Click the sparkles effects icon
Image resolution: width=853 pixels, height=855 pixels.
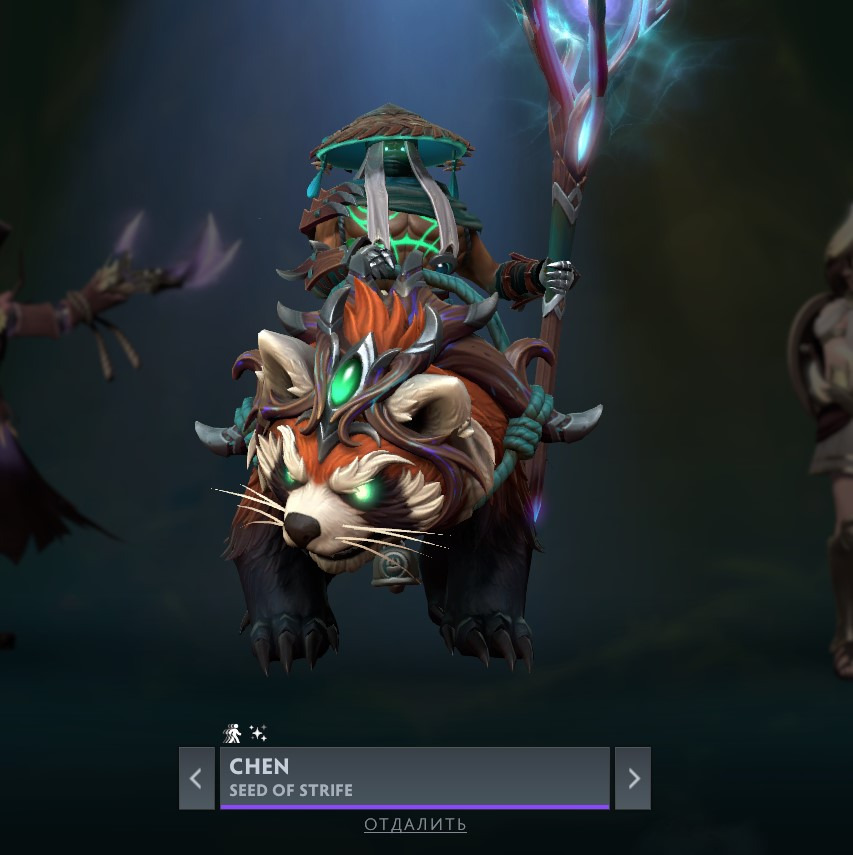tap(258, 734)
